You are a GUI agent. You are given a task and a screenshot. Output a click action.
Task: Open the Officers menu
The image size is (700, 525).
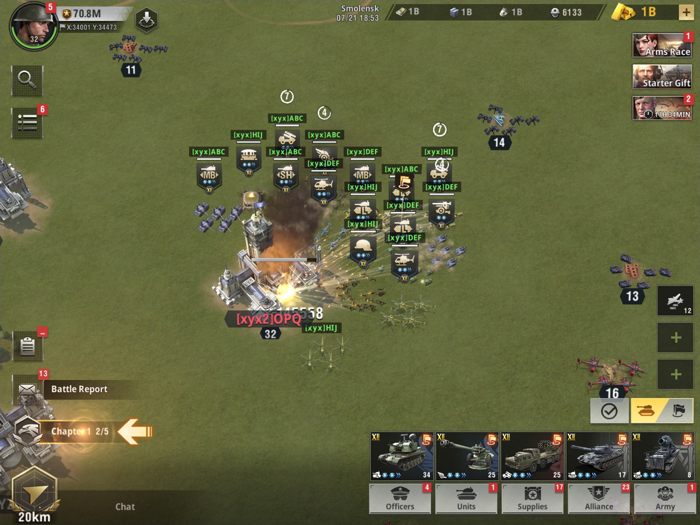(x=400, y=499)
